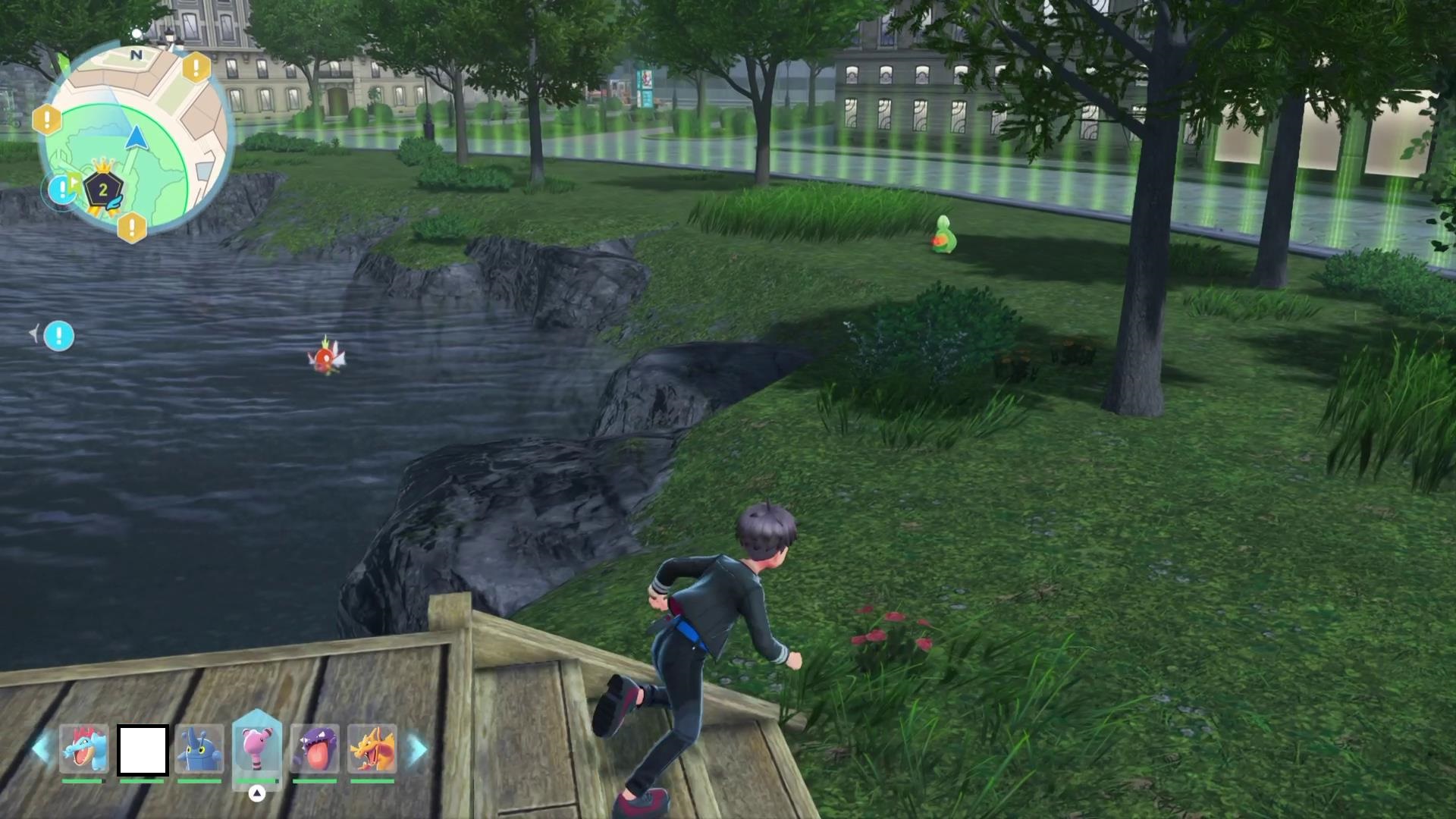Select the rank 2 crowned badge marker
The image size is (1456, 819).
point(102,191)
